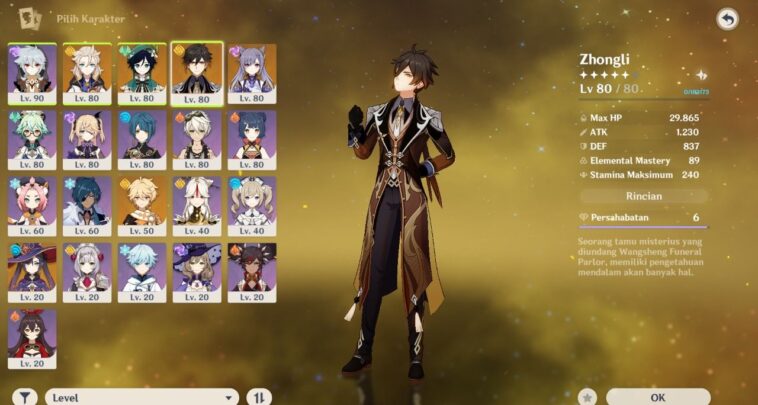This screenshot has width=758, height=405.
Task: Pick Venti from the character grid
Action: pos(141,73)
